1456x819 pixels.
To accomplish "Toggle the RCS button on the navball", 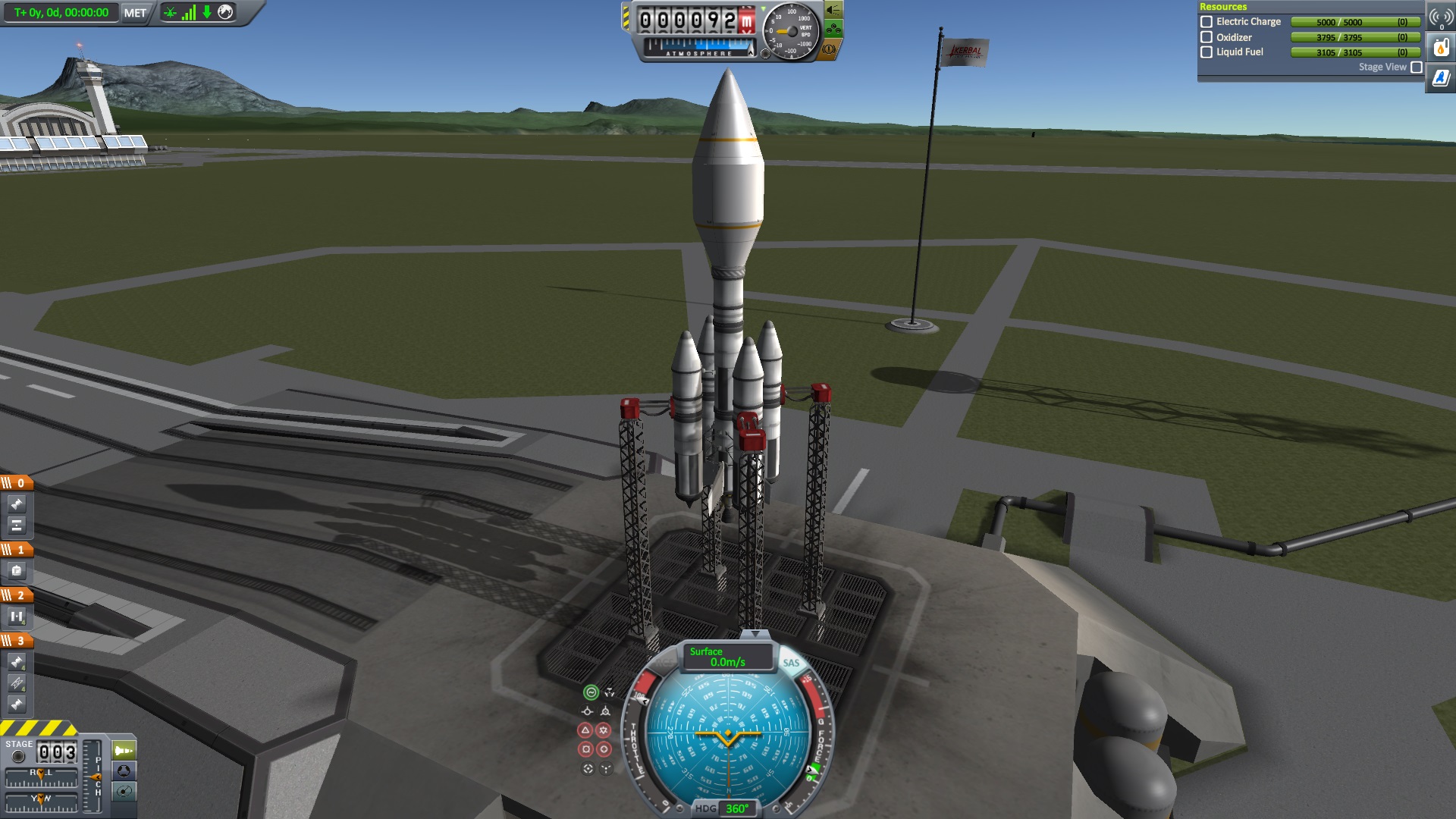I will [x=663, y=662].
